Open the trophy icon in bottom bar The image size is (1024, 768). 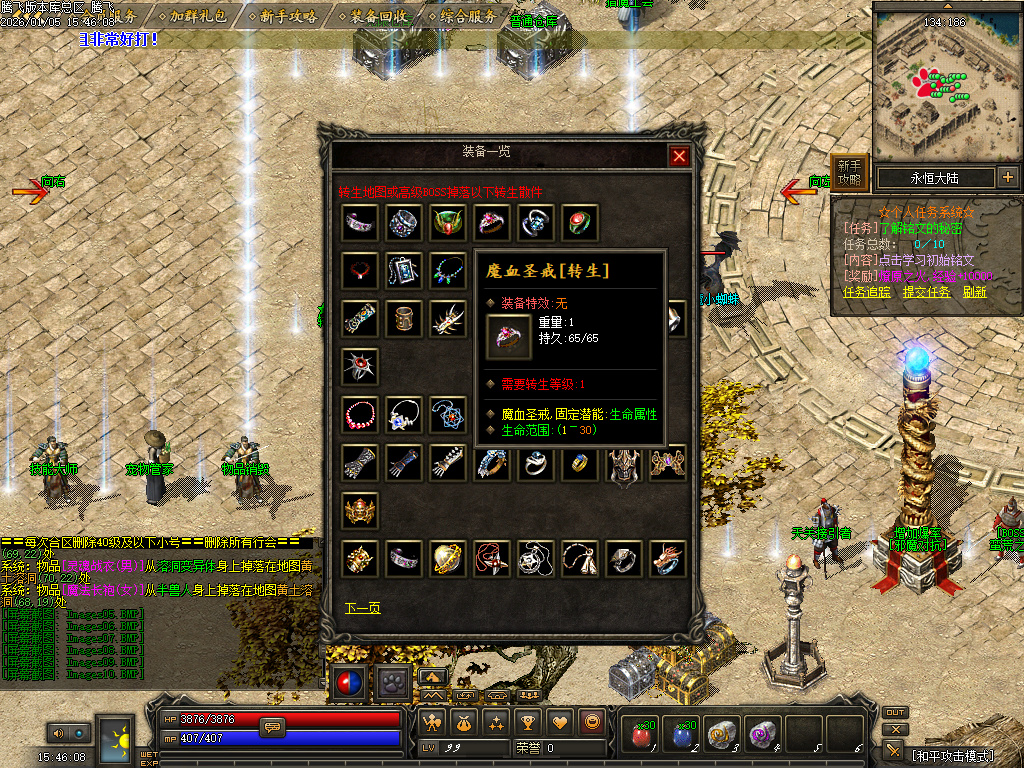[529, 721]
